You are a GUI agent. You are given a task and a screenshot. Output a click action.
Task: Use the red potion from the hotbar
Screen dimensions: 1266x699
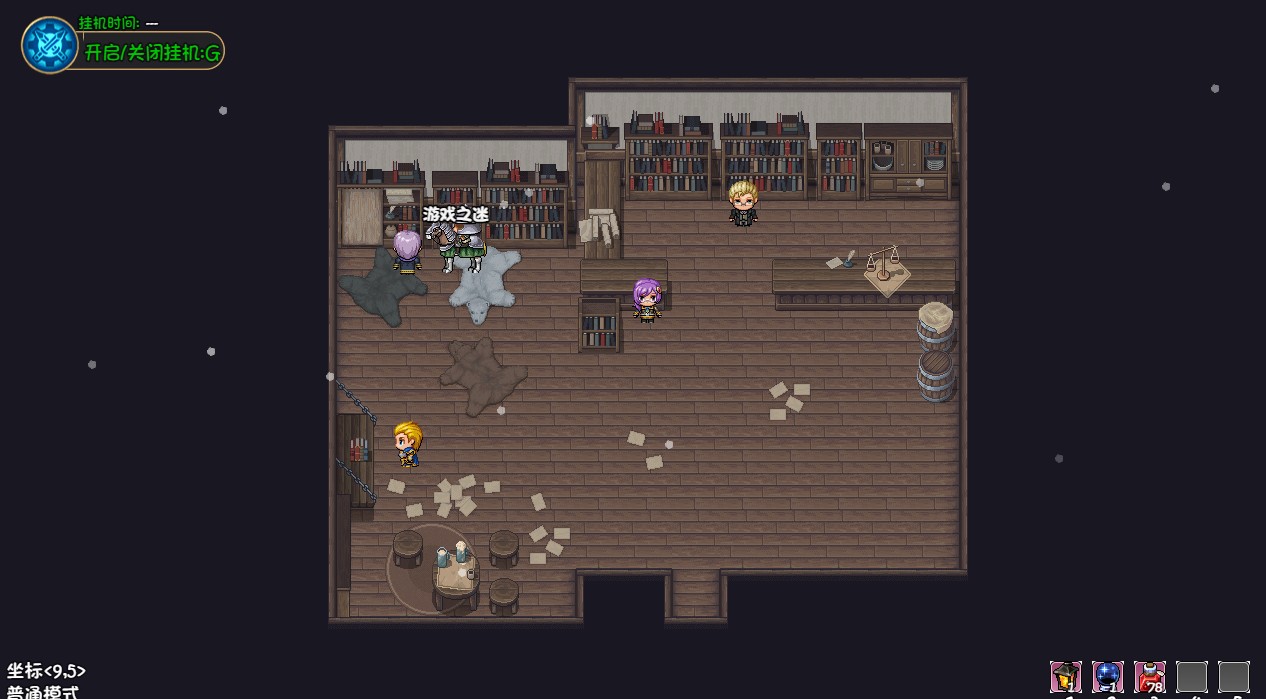pos(1149,677)
